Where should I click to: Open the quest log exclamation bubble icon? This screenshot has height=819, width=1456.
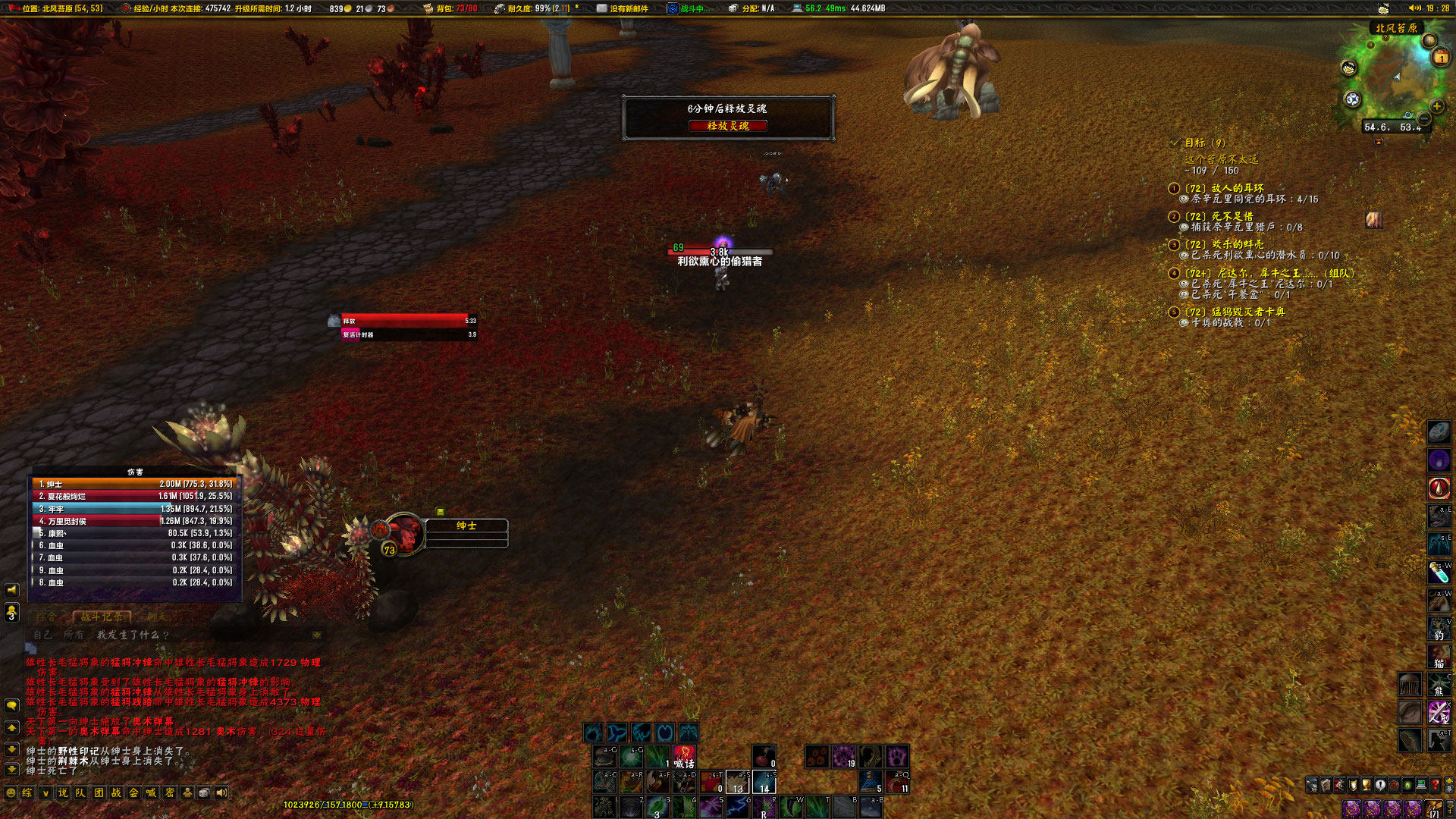1379,784
